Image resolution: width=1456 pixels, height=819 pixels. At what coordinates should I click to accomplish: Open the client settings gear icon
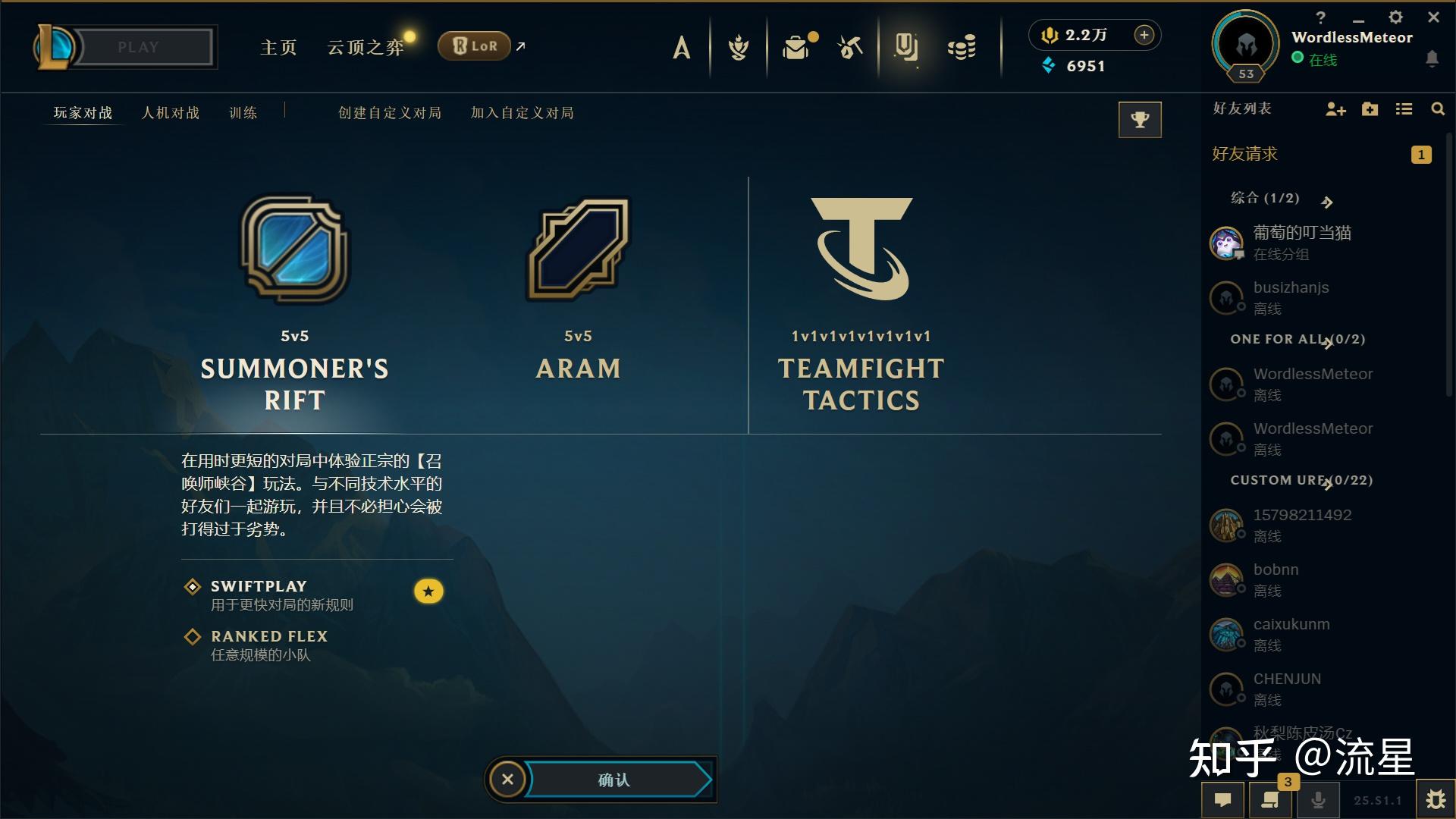click(1395, 17)
